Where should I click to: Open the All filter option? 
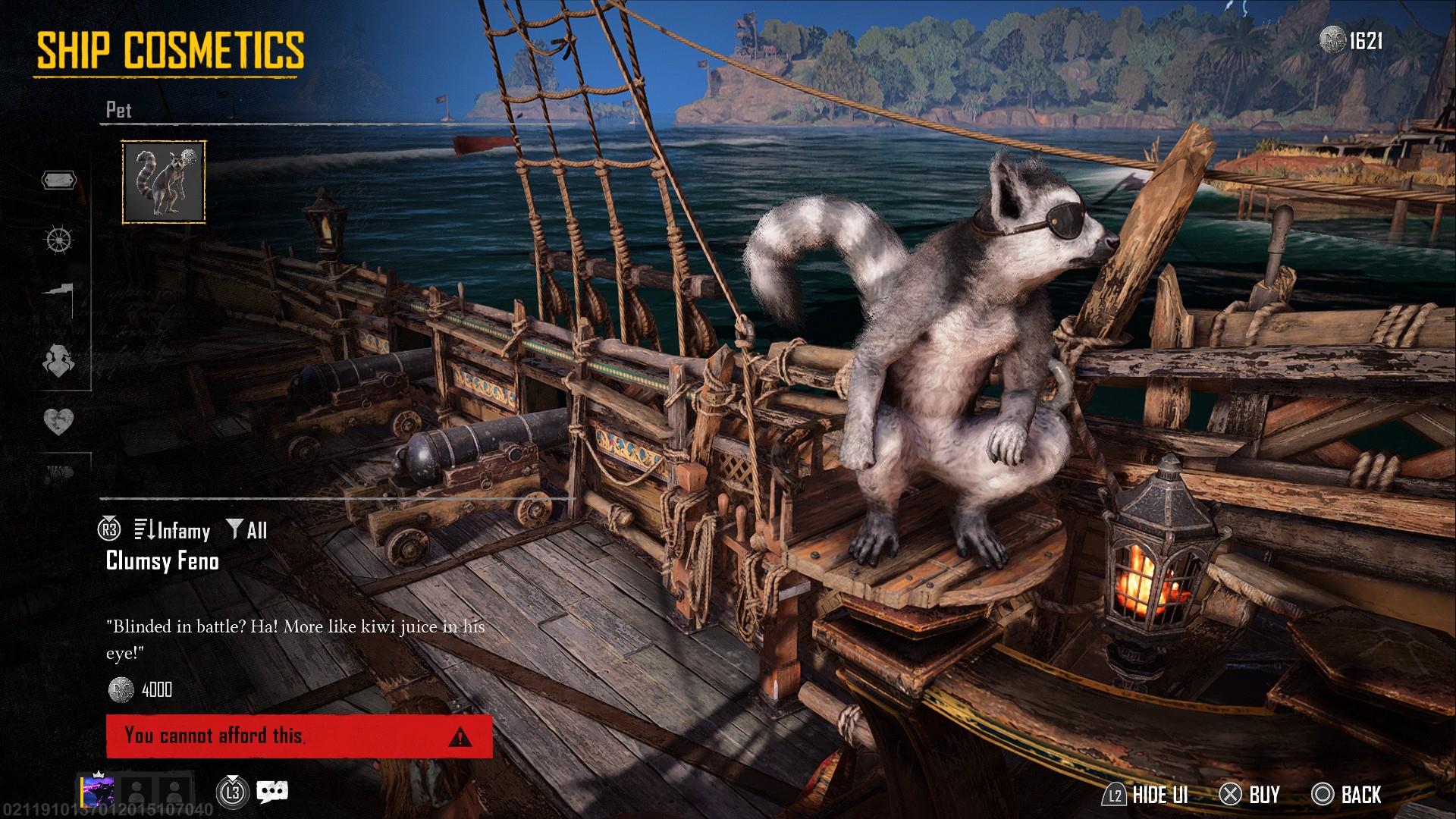(248, 530)
